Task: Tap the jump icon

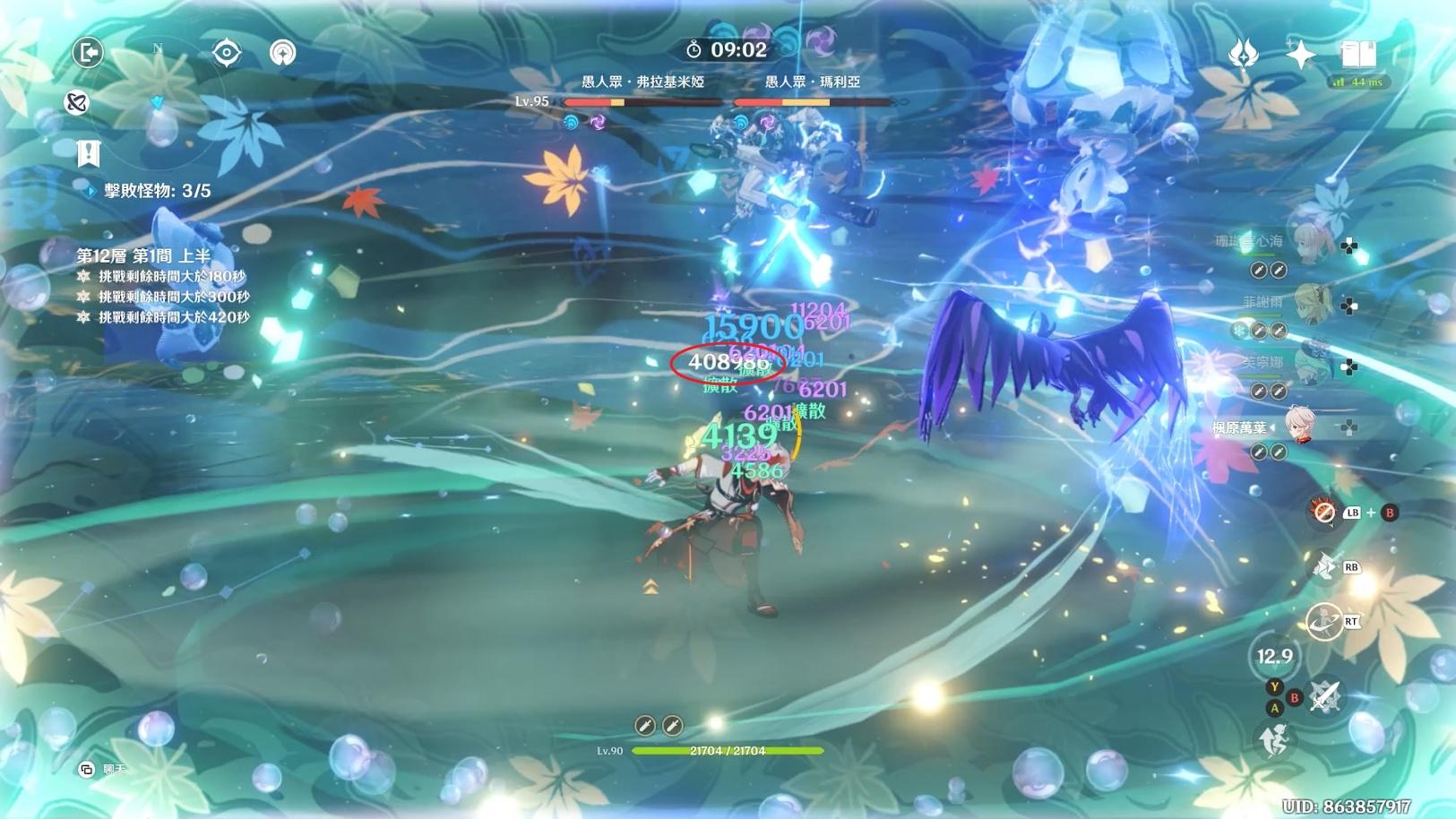Action: (1274, 740)
